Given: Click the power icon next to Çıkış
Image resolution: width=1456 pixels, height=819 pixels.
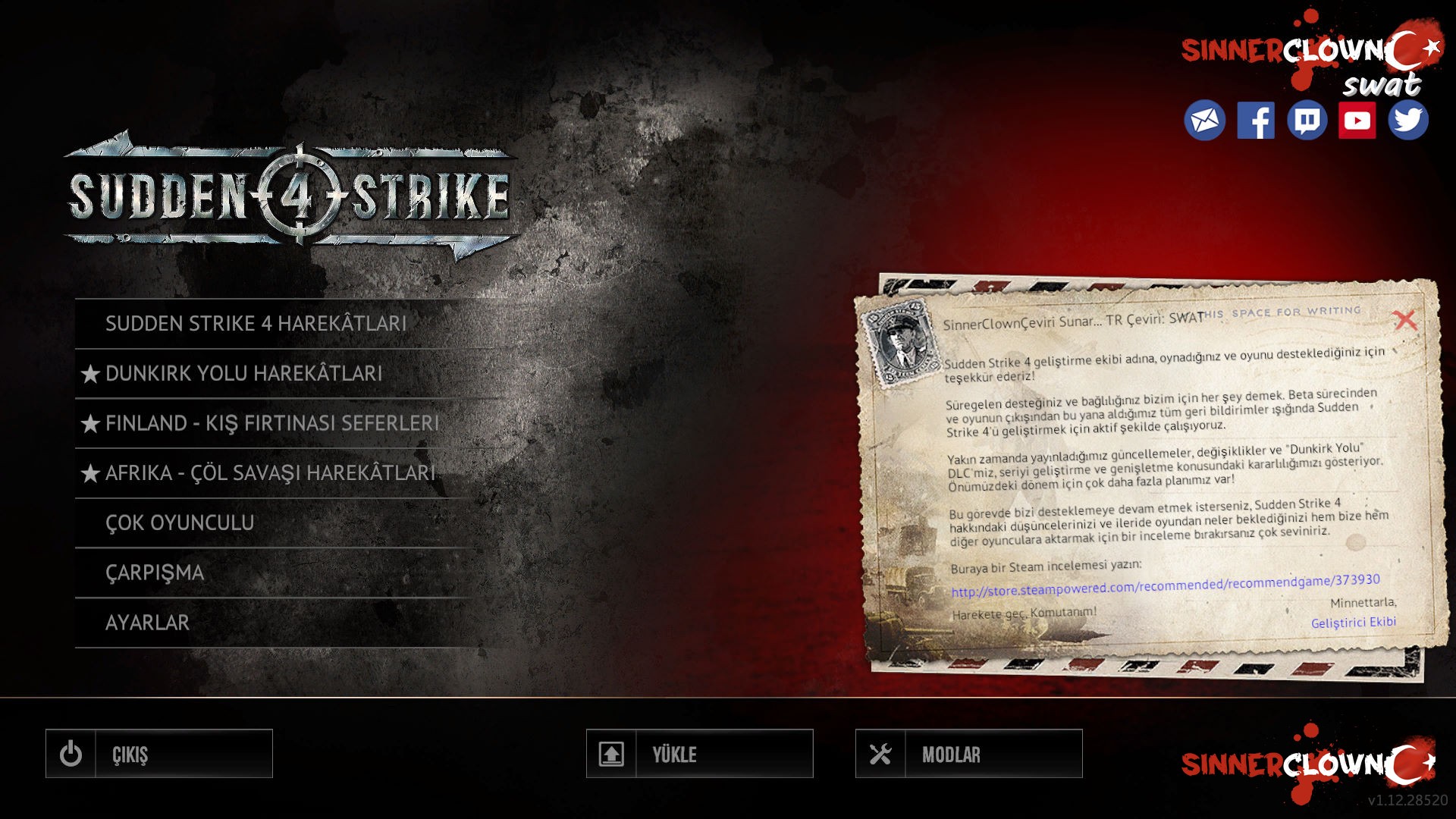Looking at the screenshot, I should pyautogui.click(x=71, y=754).
